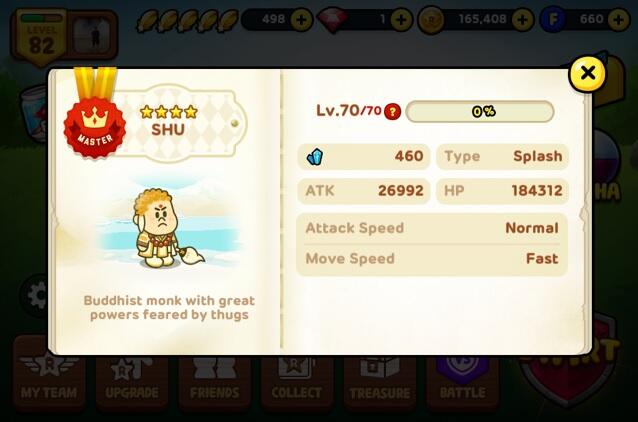
Task: Tap the red question mark beside level
Action: coord(392,111)
